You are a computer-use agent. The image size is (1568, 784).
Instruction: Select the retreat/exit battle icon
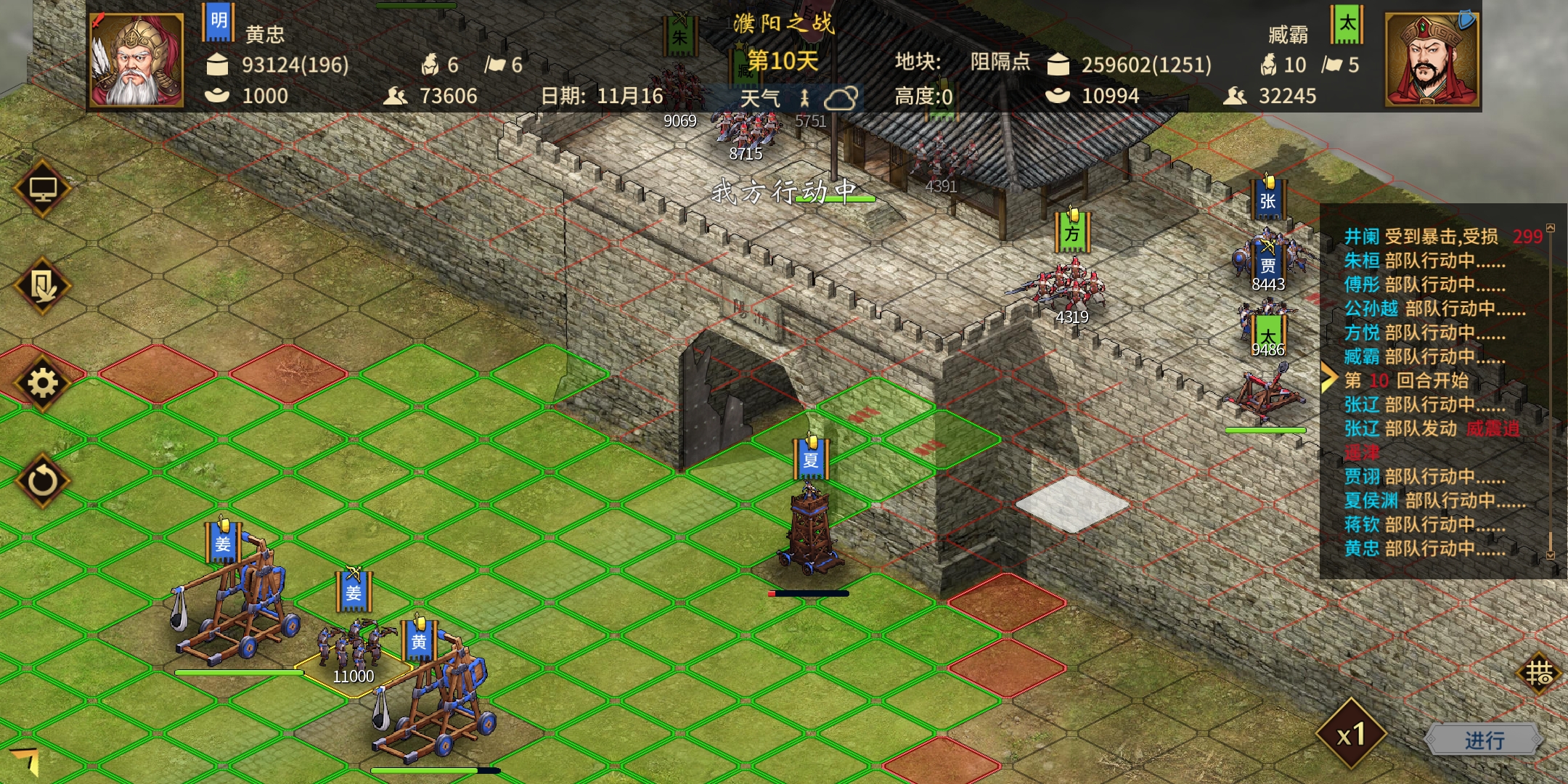[x=42, y=286]
